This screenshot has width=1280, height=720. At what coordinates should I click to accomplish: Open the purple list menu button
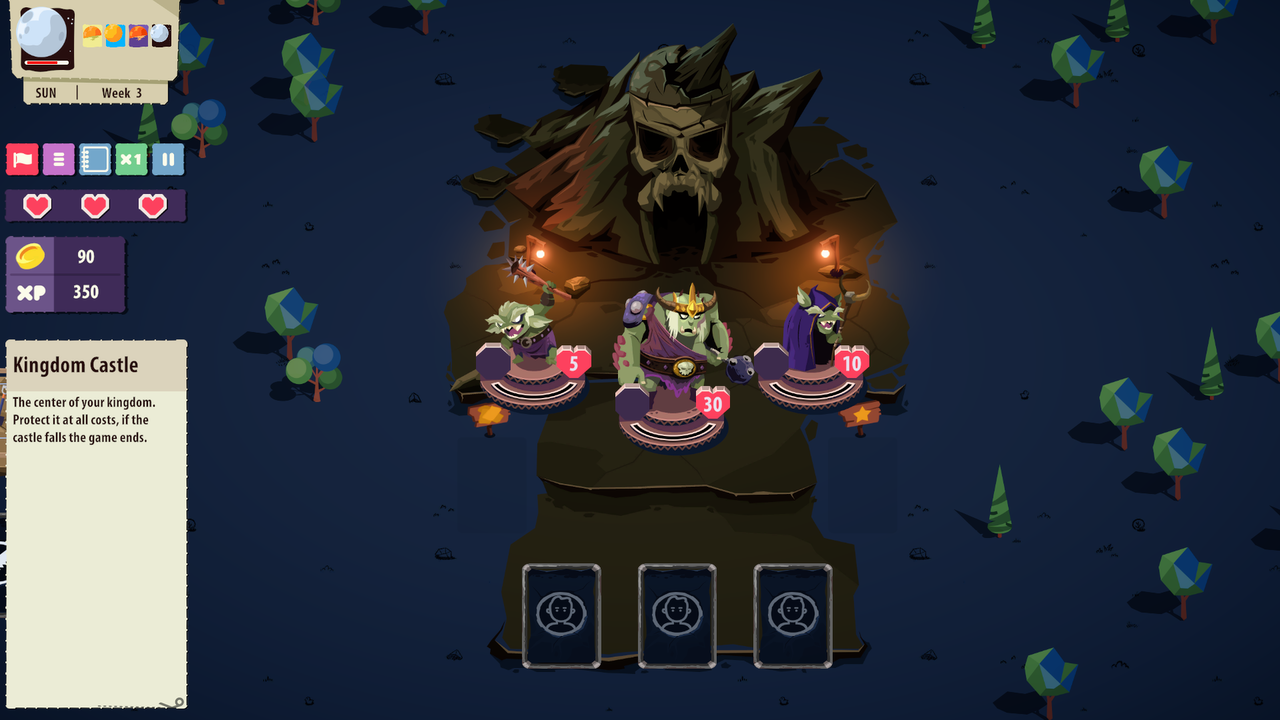(x=58, y=159)
